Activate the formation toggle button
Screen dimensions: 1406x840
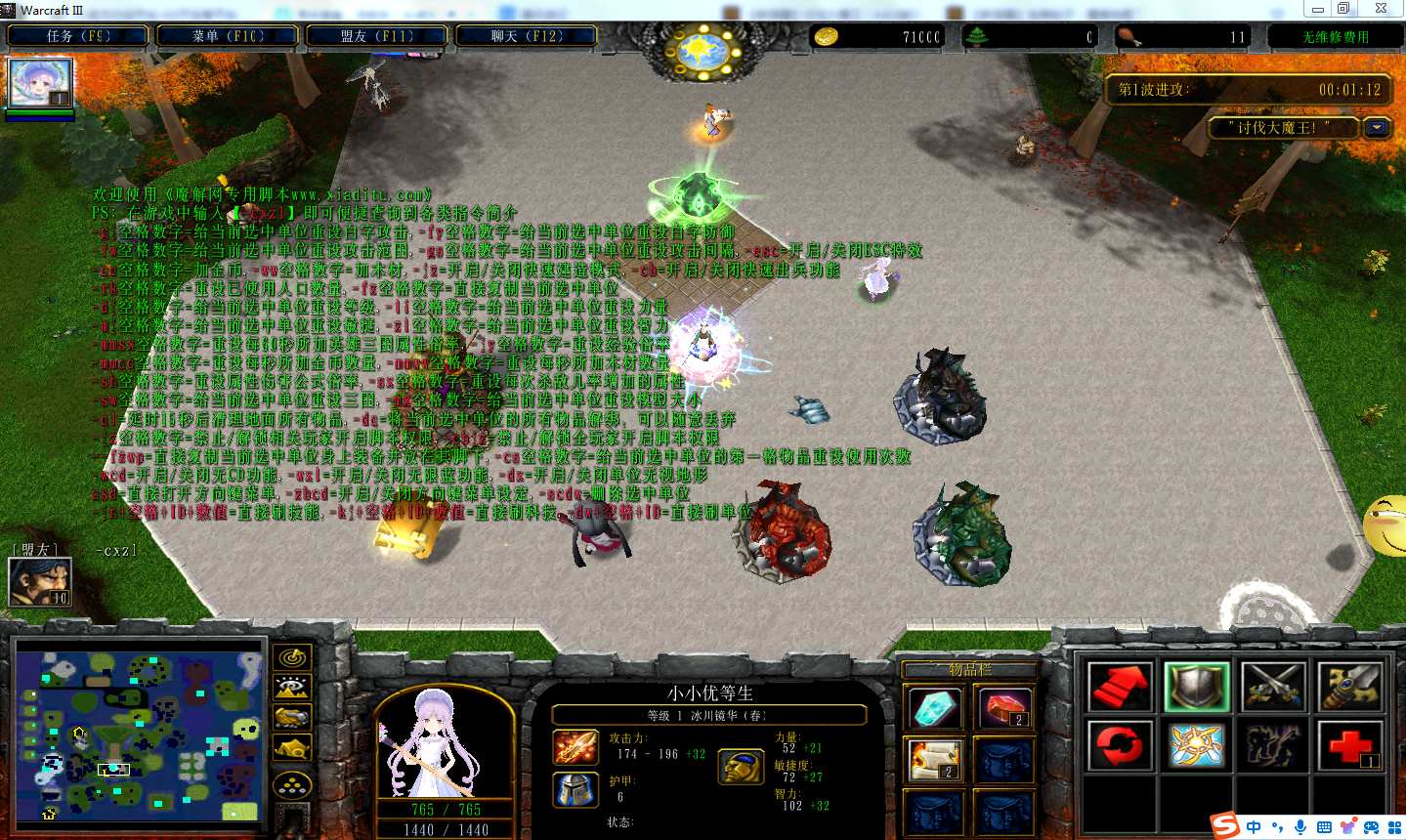292,784
